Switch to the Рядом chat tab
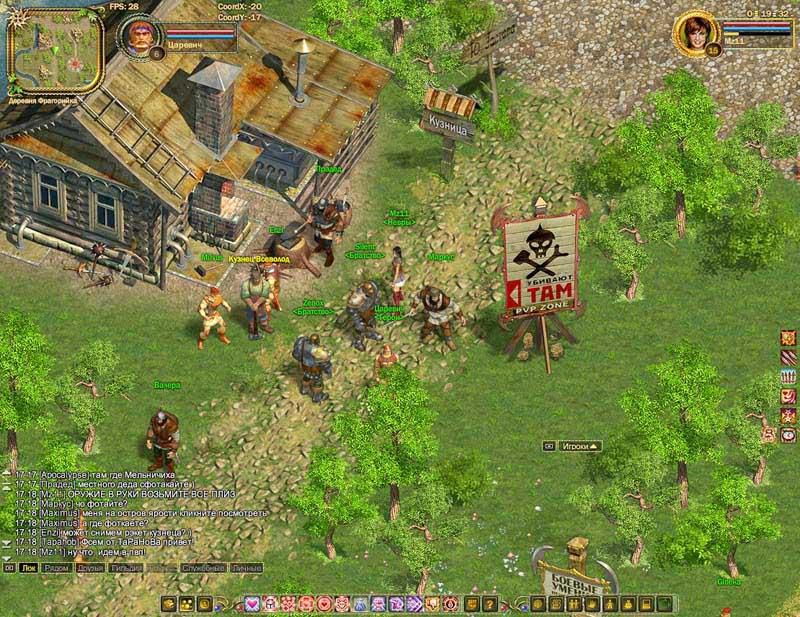Image resolution: width=800 pixels, height=617 pixels. click(x=57, y=568)
